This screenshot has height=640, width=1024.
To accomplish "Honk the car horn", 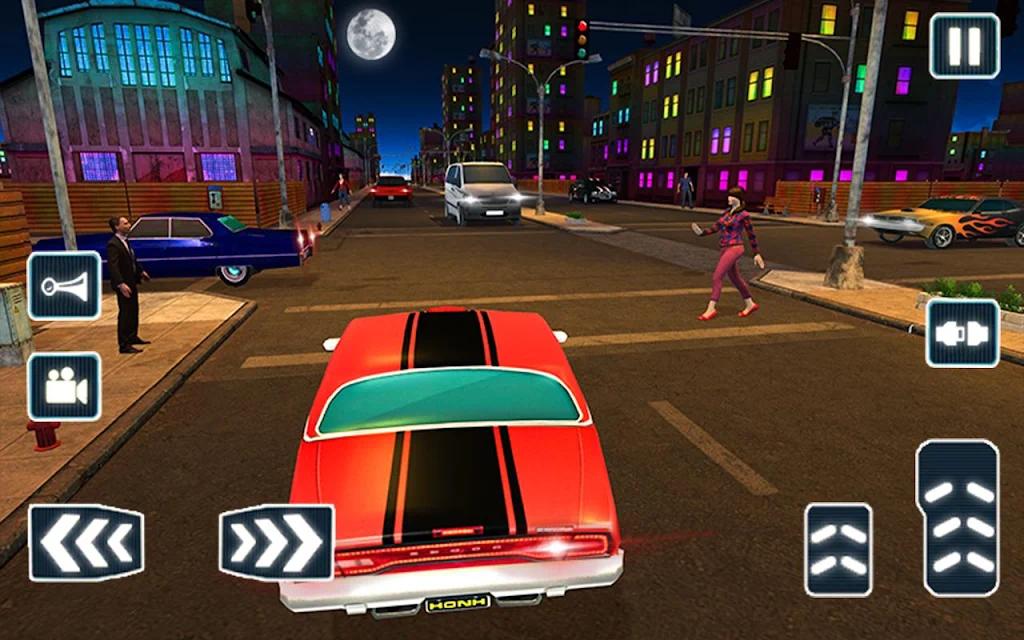I will tap(64, 286).
